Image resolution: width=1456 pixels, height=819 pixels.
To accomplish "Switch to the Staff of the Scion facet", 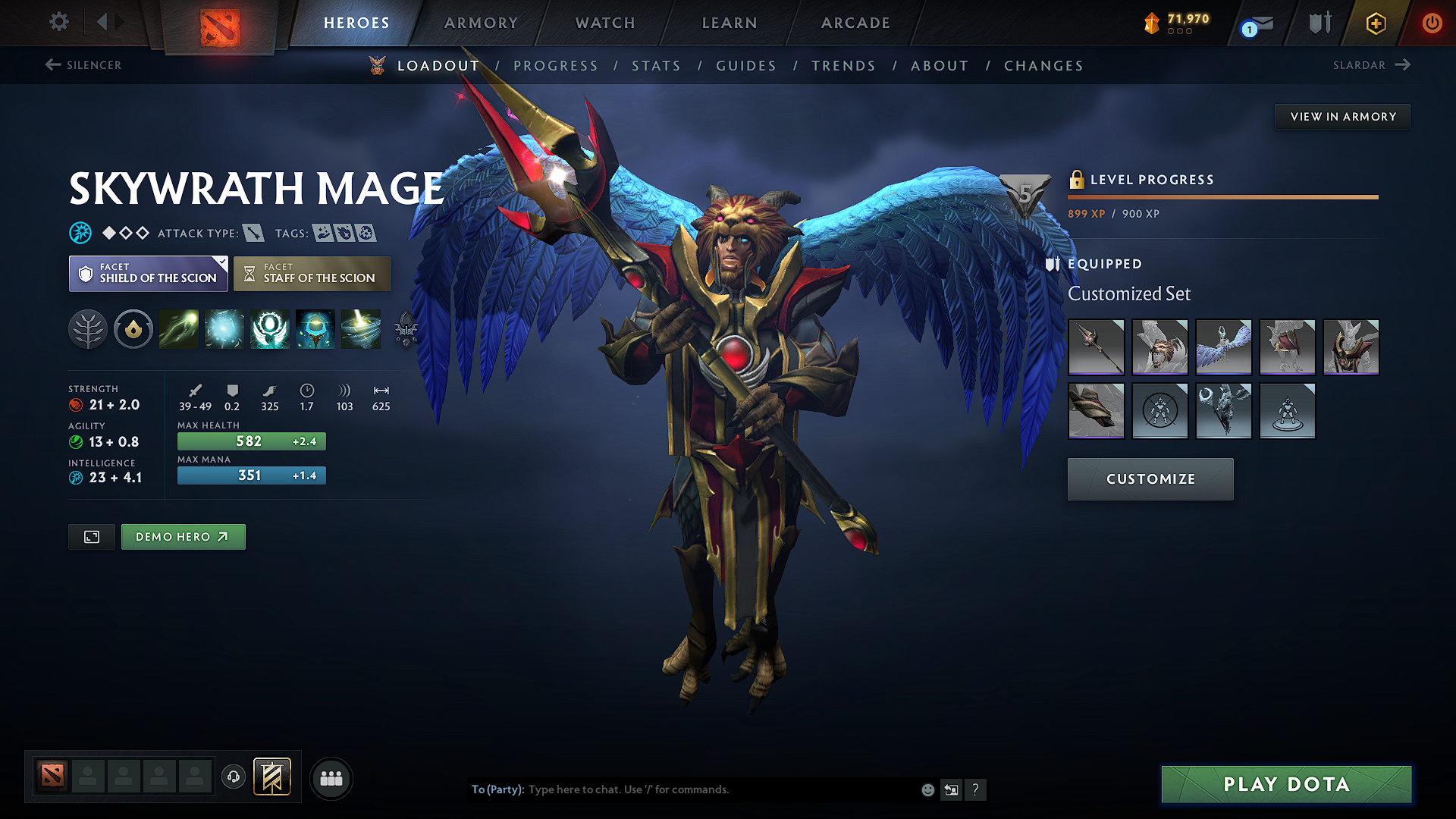I will pos(312,273).
